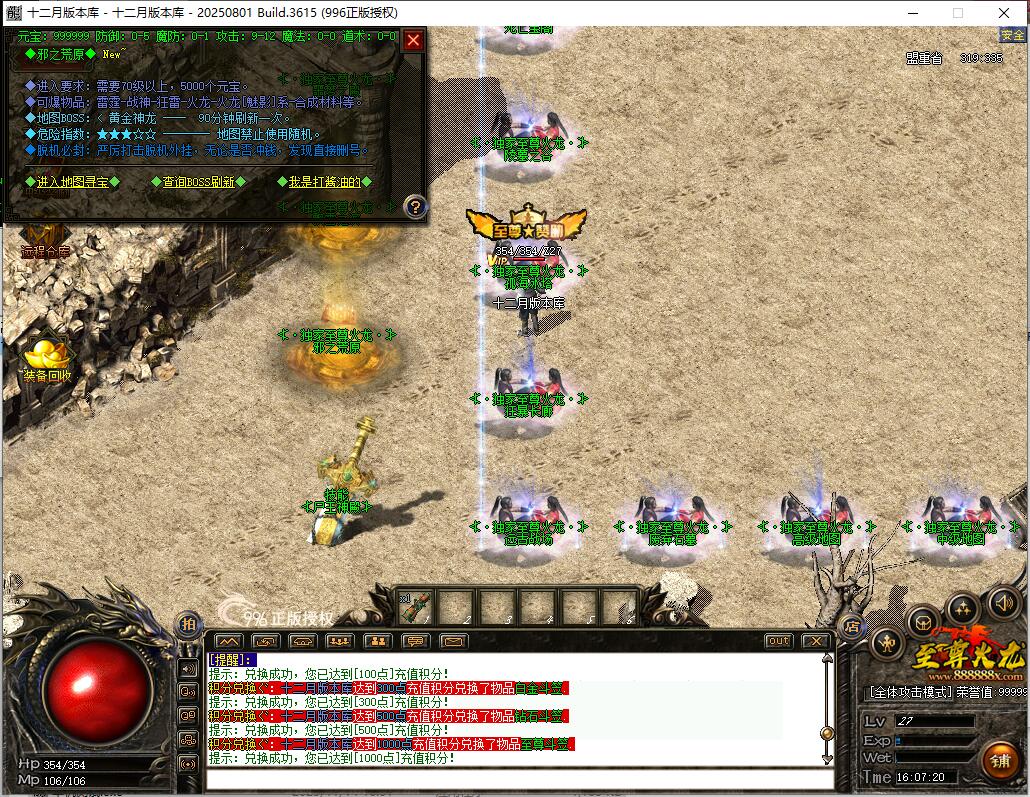Viewport: 1030px width, 797px height.
Task: Open the 店 shop button
Action: [852, 627]
